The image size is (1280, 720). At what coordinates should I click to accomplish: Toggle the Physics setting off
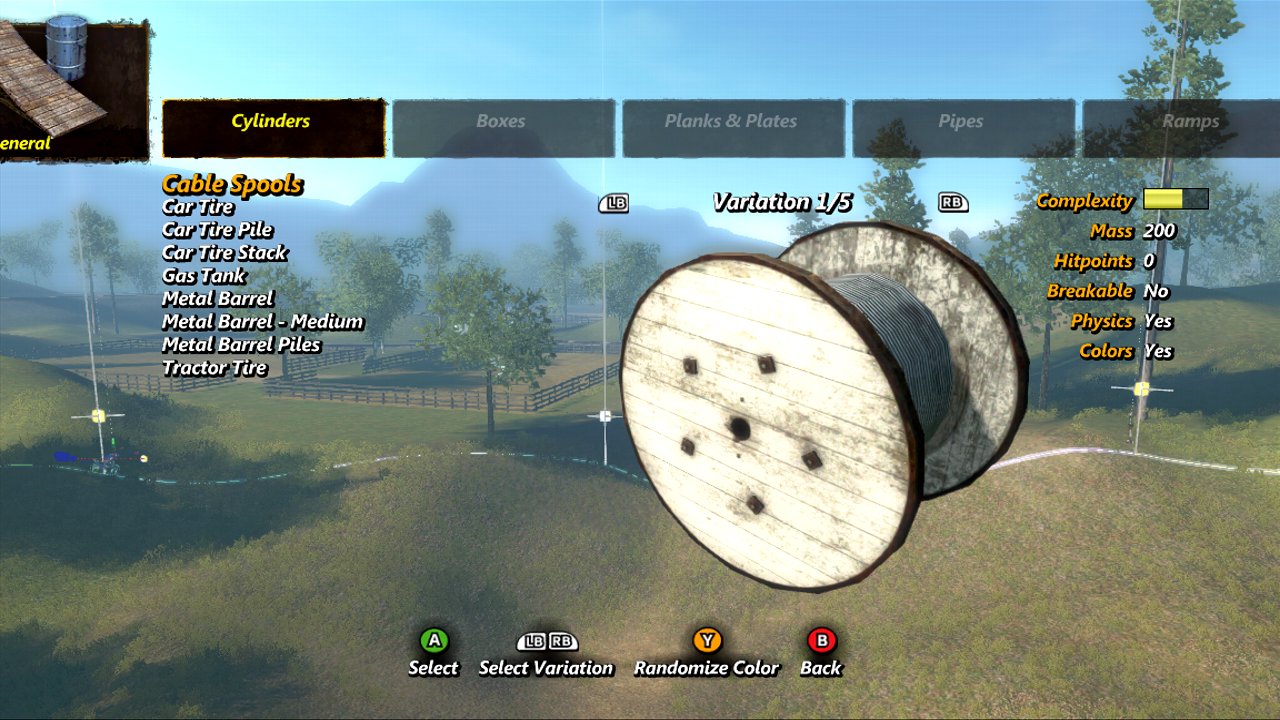pos(1161,321)
